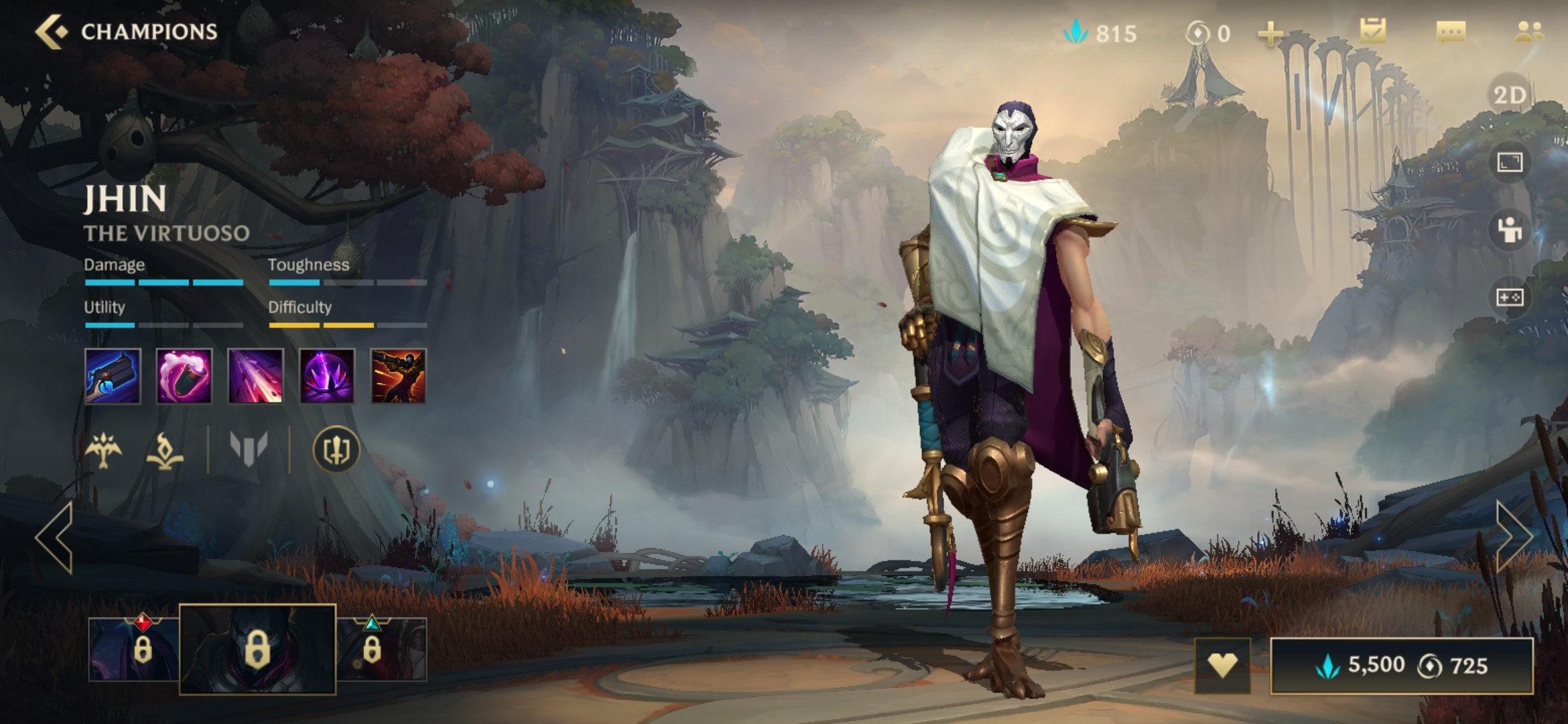Toggle the 2D view button
This screenshot has width=1568, height=724.
click(1509, 95)
